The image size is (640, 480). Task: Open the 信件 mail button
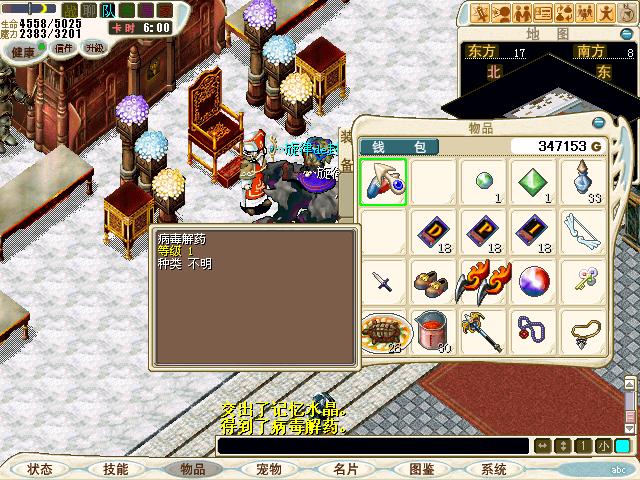pos(64,48)
